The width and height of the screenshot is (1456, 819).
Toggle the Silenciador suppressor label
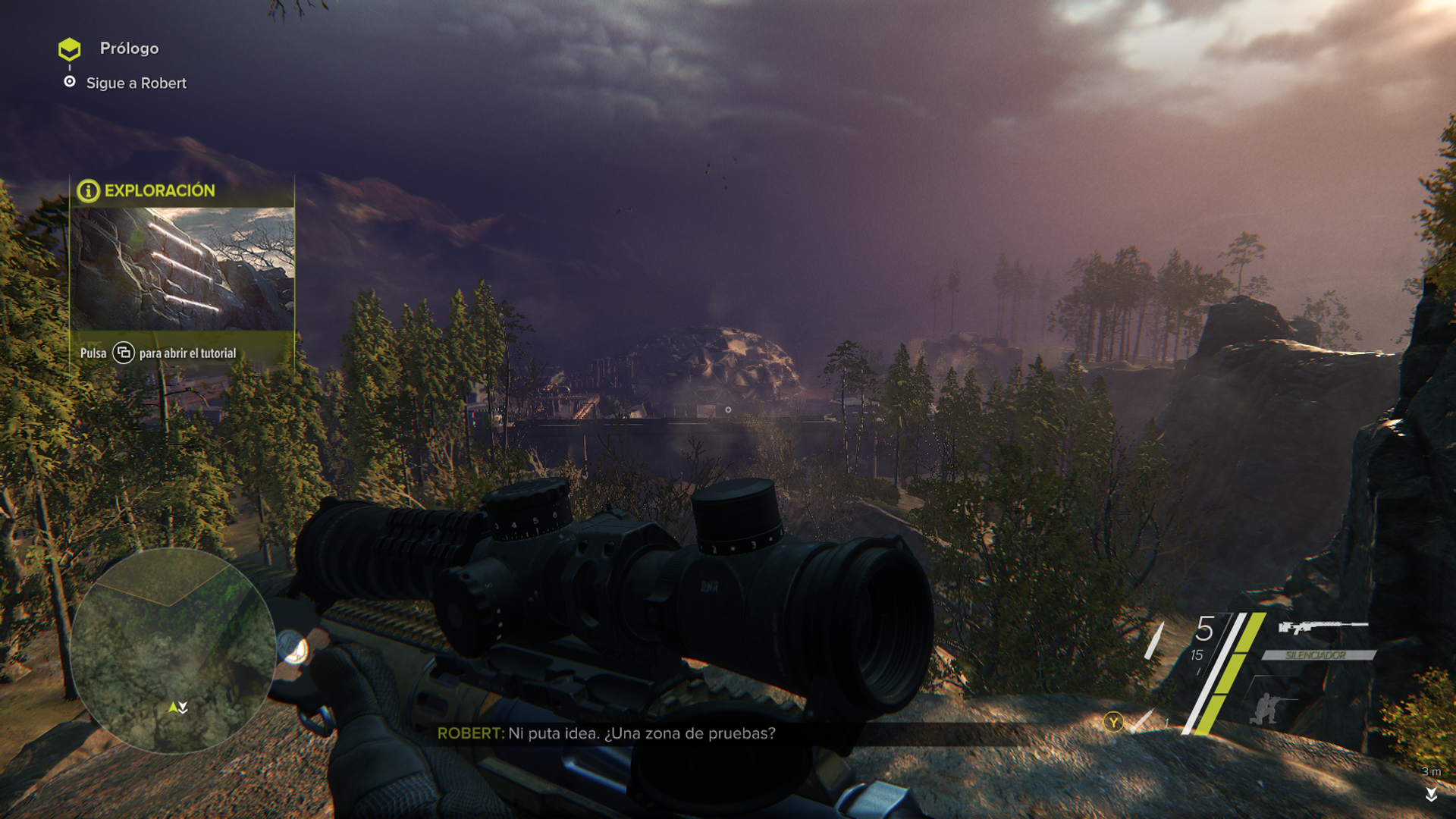[1316, 655]
